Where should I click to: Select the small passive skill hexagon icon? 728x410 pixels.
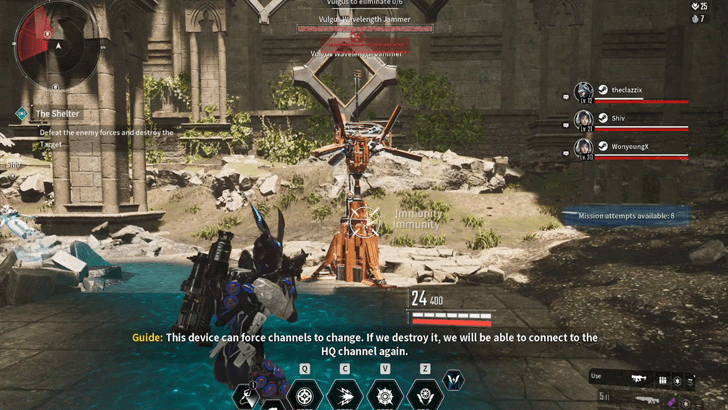tap(453, 380)
